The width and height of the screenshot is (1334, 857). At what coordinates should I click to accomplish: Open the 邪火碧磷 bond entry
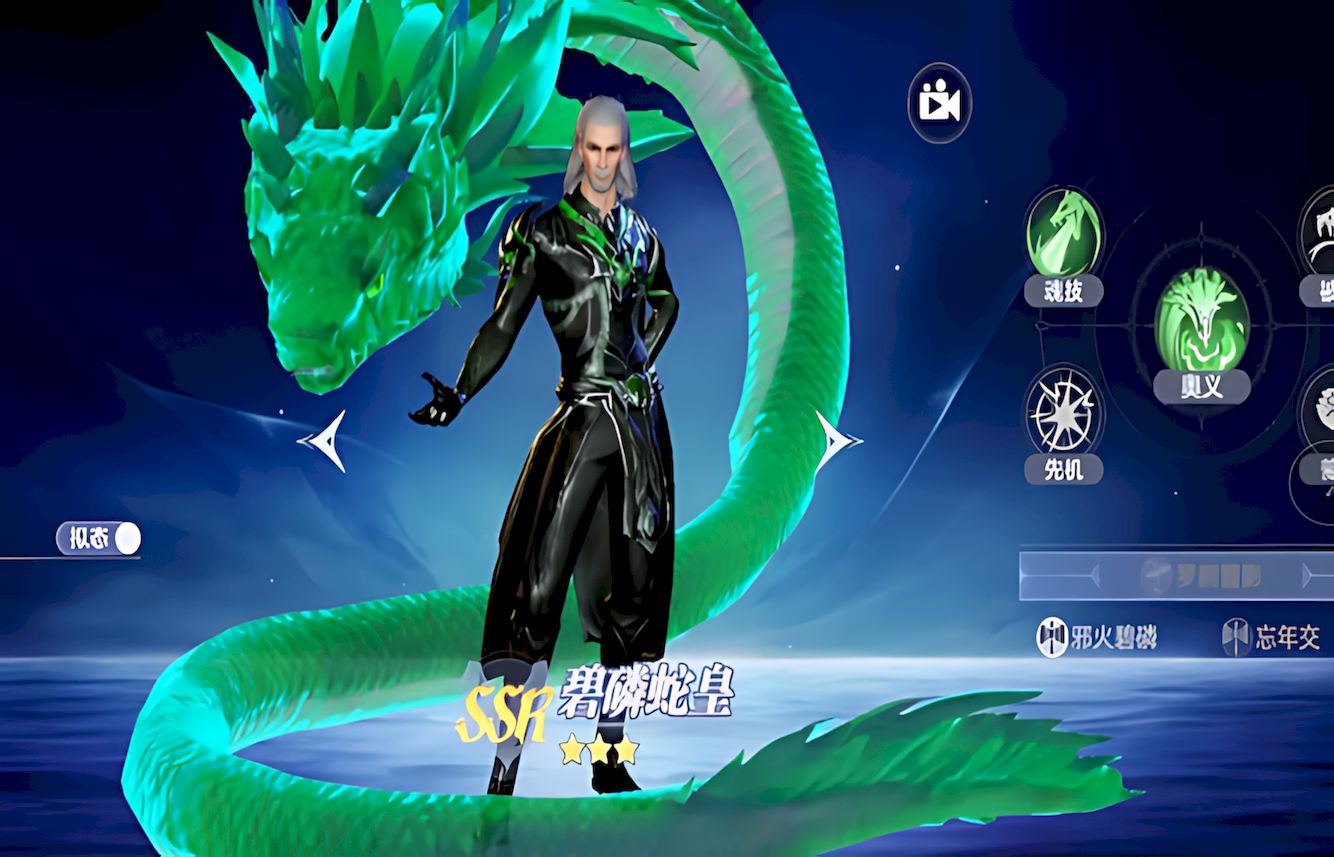click(1098, 637)
